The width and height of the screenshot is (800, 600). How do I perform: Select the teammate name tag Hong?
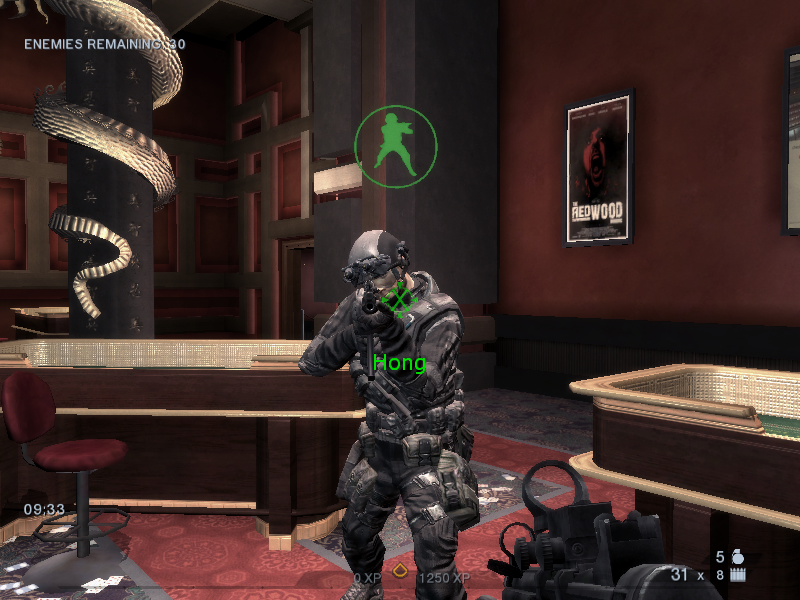point(399,363)
